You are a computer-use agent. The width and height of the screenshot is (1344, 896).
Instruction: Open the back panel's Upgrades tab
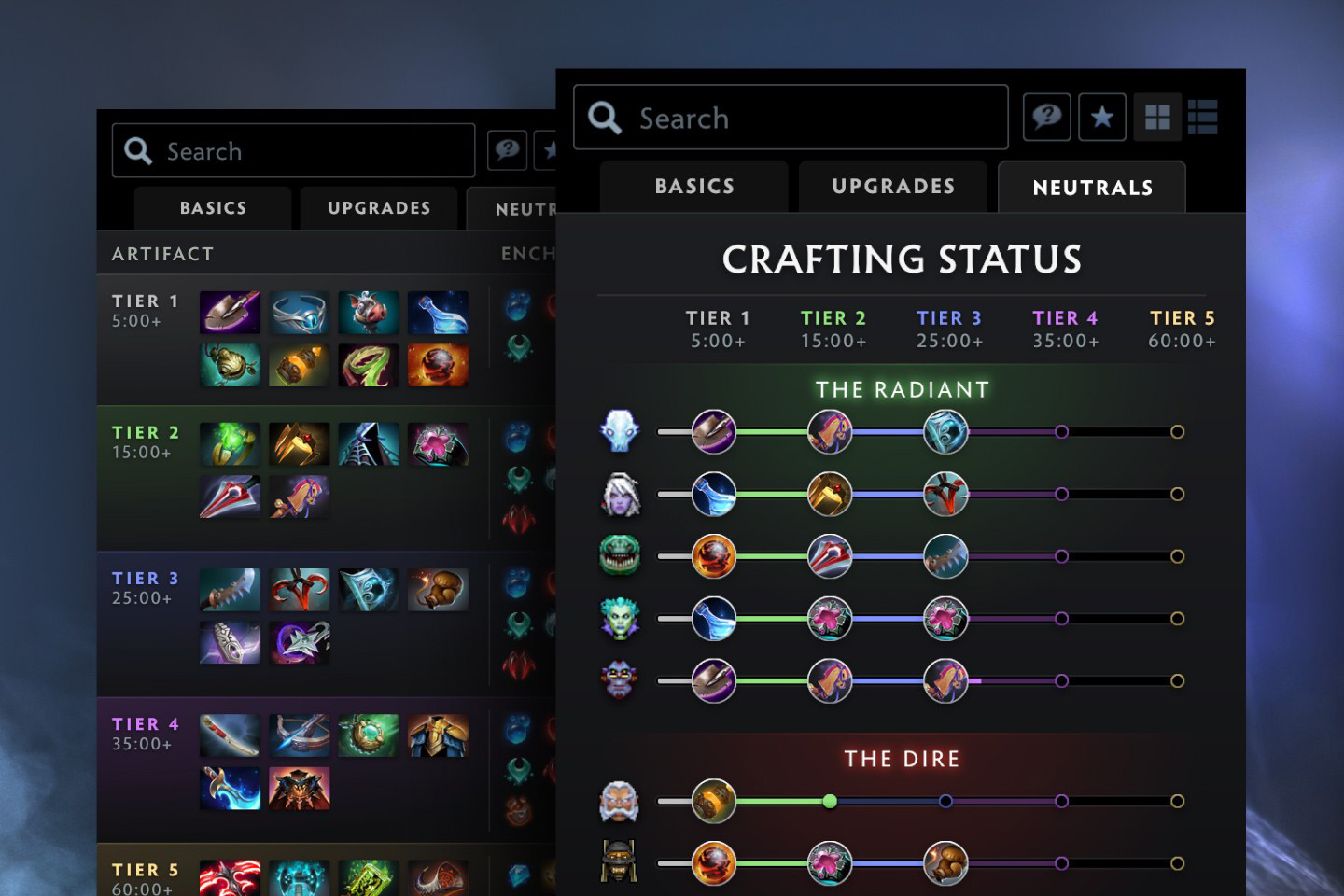379,208
